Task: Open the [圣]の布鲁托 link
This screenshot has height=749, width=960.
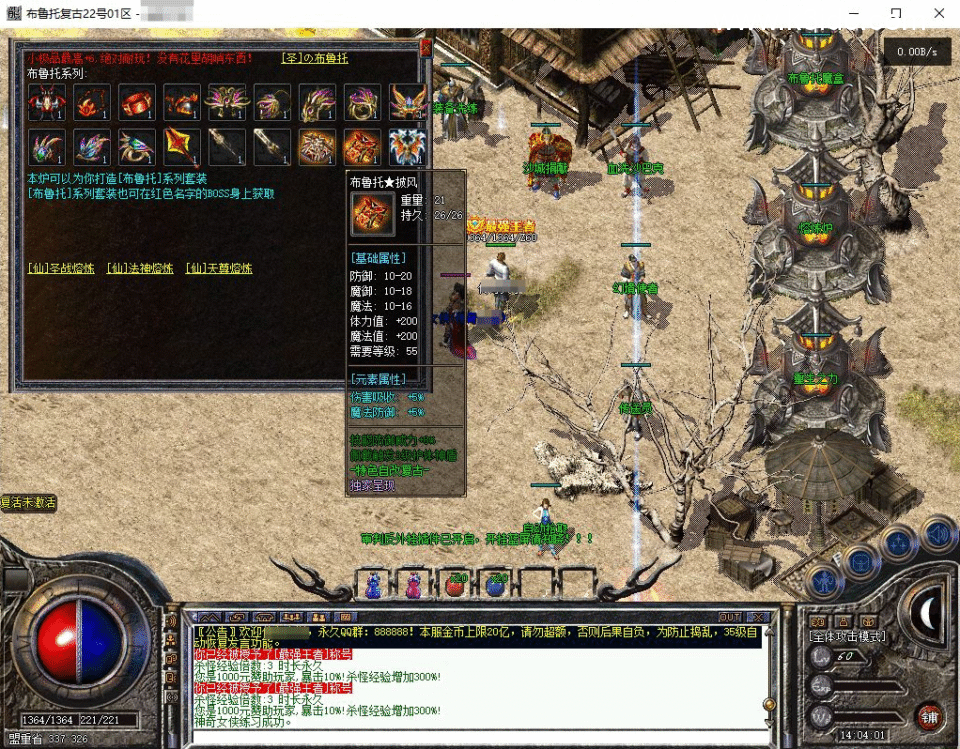Action: coord(314,58)
